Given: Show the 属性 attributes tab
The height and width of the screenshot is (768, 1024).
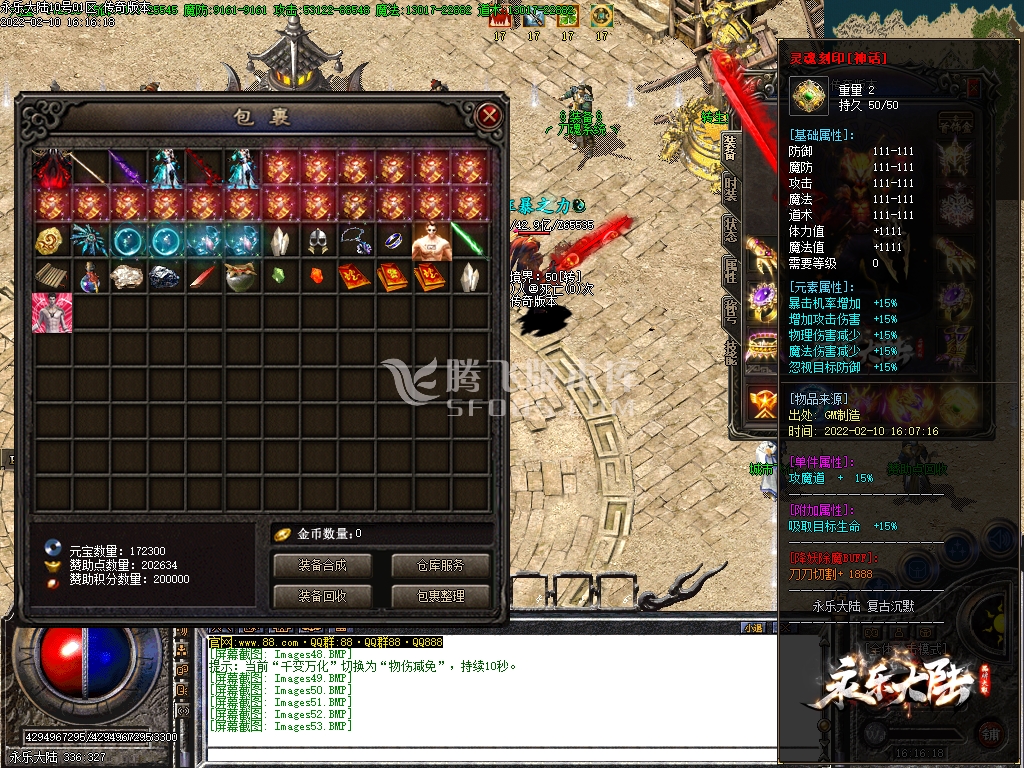Looking at the screenshot, I should [x=730, y=268].
